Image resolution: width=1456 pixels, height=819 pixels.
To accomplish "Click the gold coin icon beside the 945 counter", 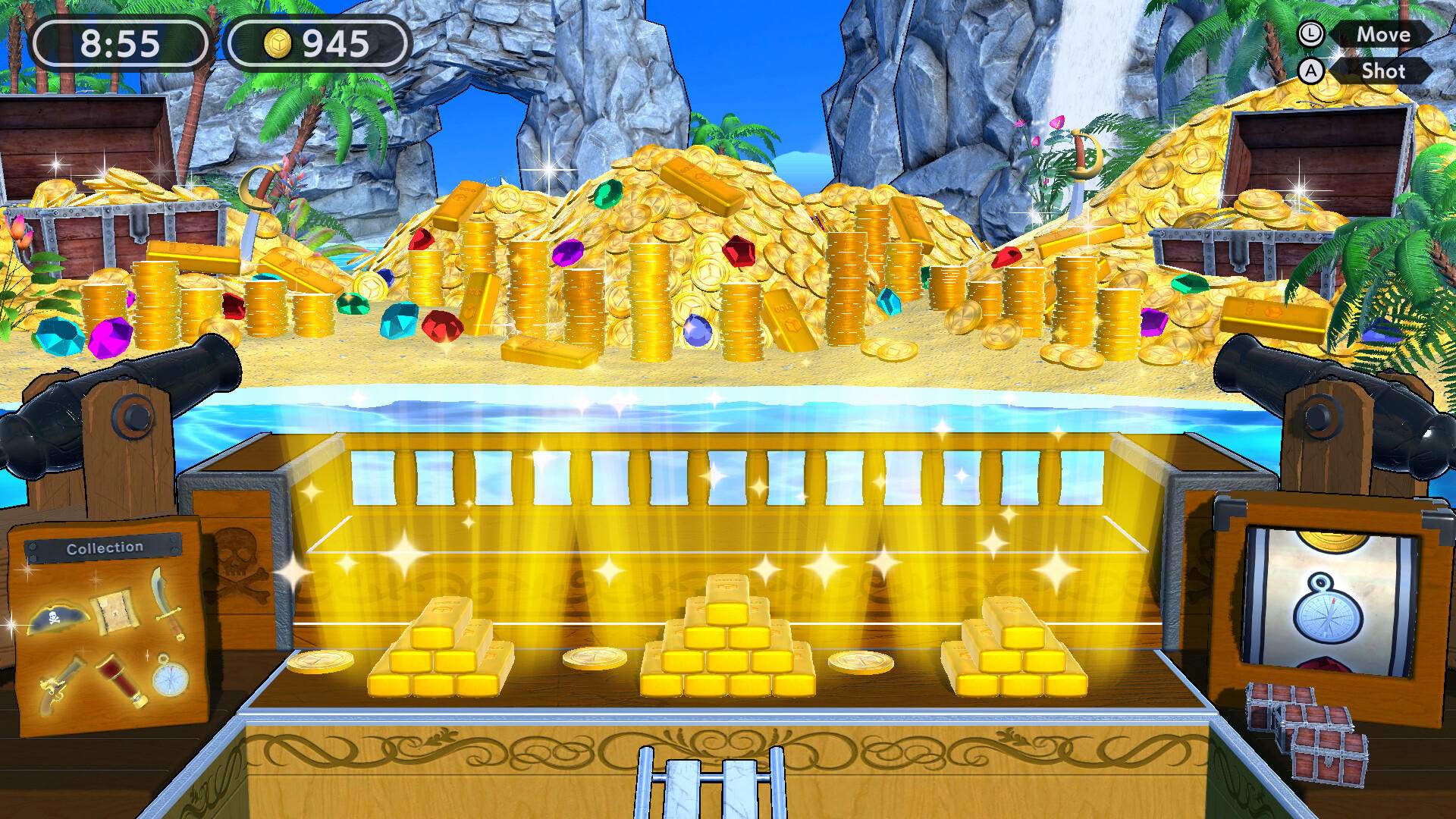I will coord(278,43).
